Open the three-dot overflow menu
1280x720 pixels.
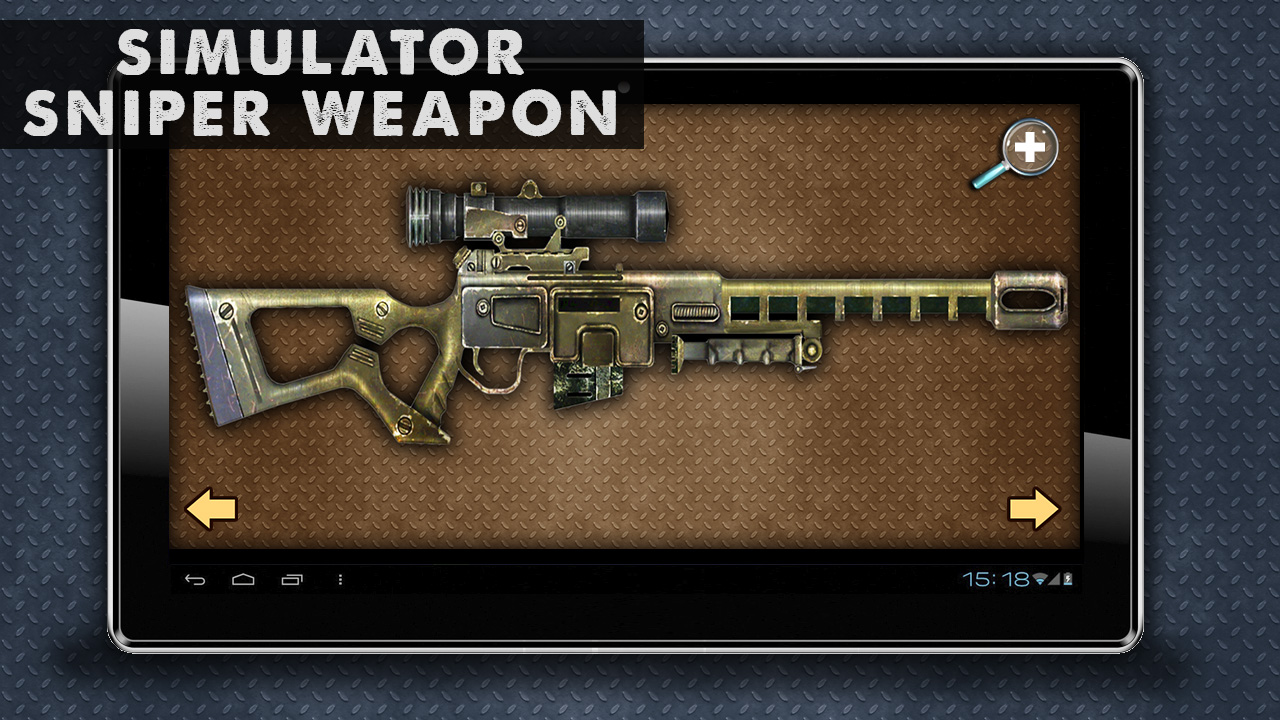(x=340, y=579)
